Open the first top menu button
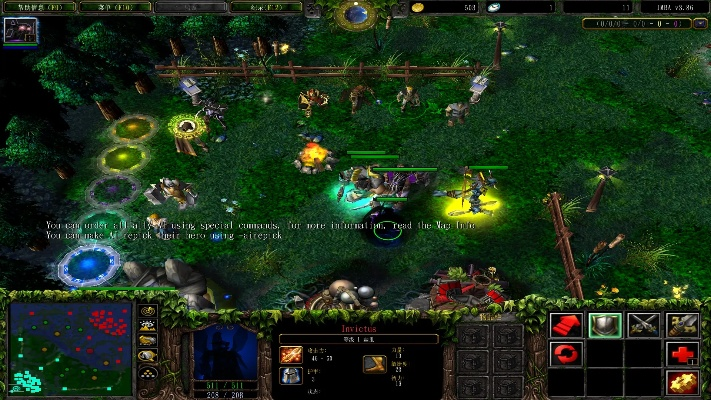 click(39, 7)
